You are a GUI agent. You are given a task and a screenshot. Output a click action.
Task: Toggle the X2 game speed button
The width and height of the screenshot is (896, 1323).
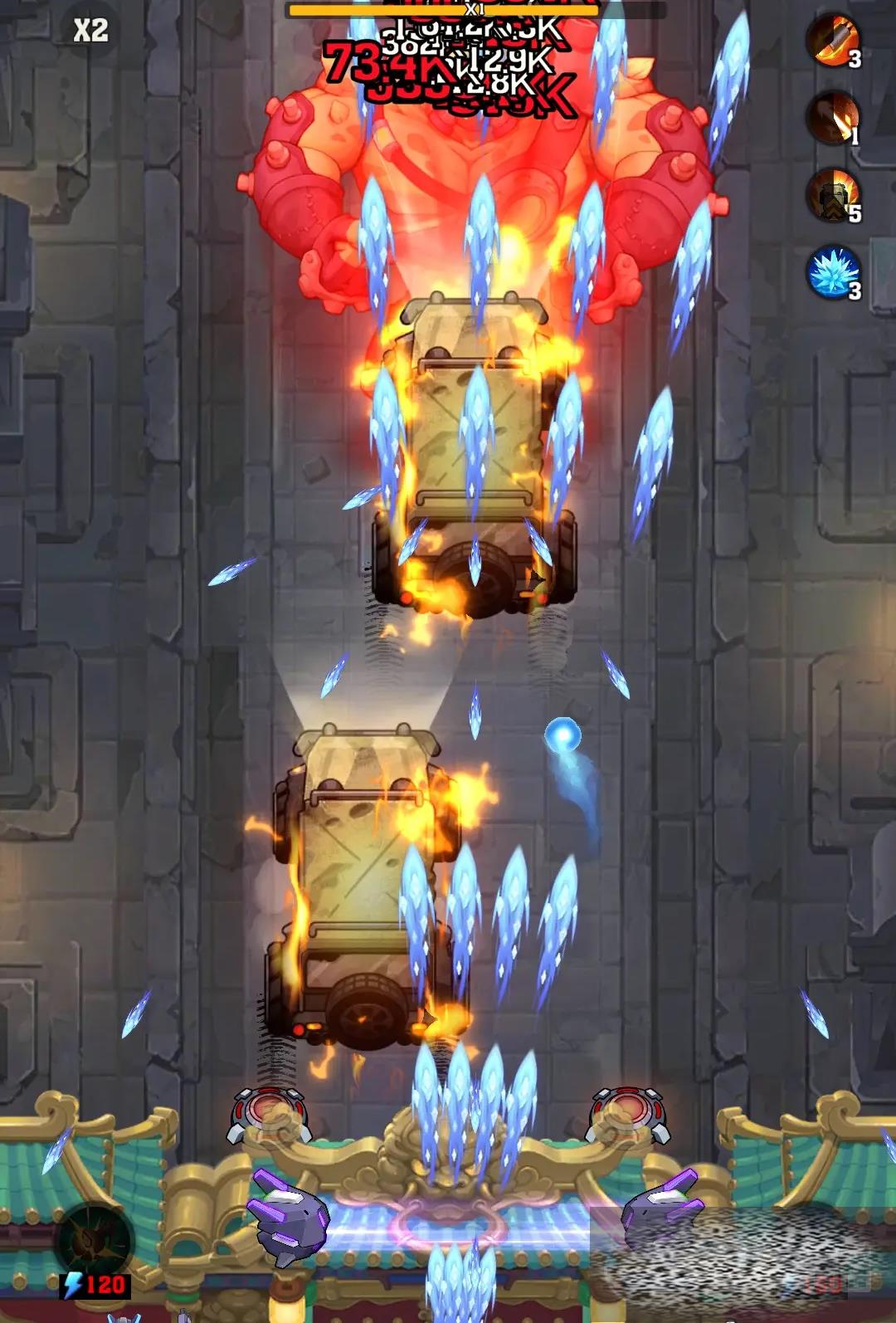tap(91, 31)
